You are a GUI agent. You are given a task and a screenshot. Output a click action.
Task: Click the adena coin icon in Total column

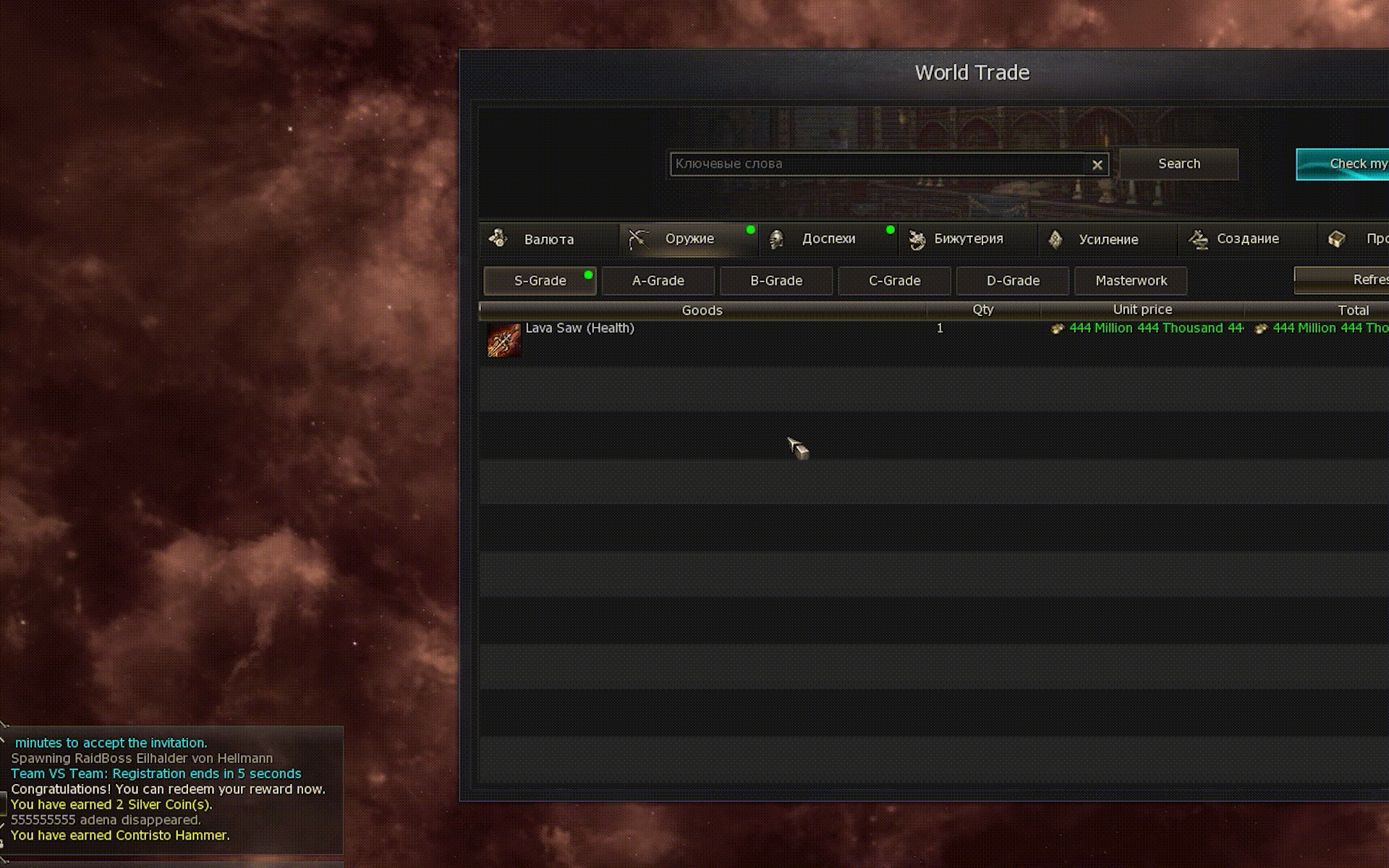pyautogui.click(x=1262, y=328)
